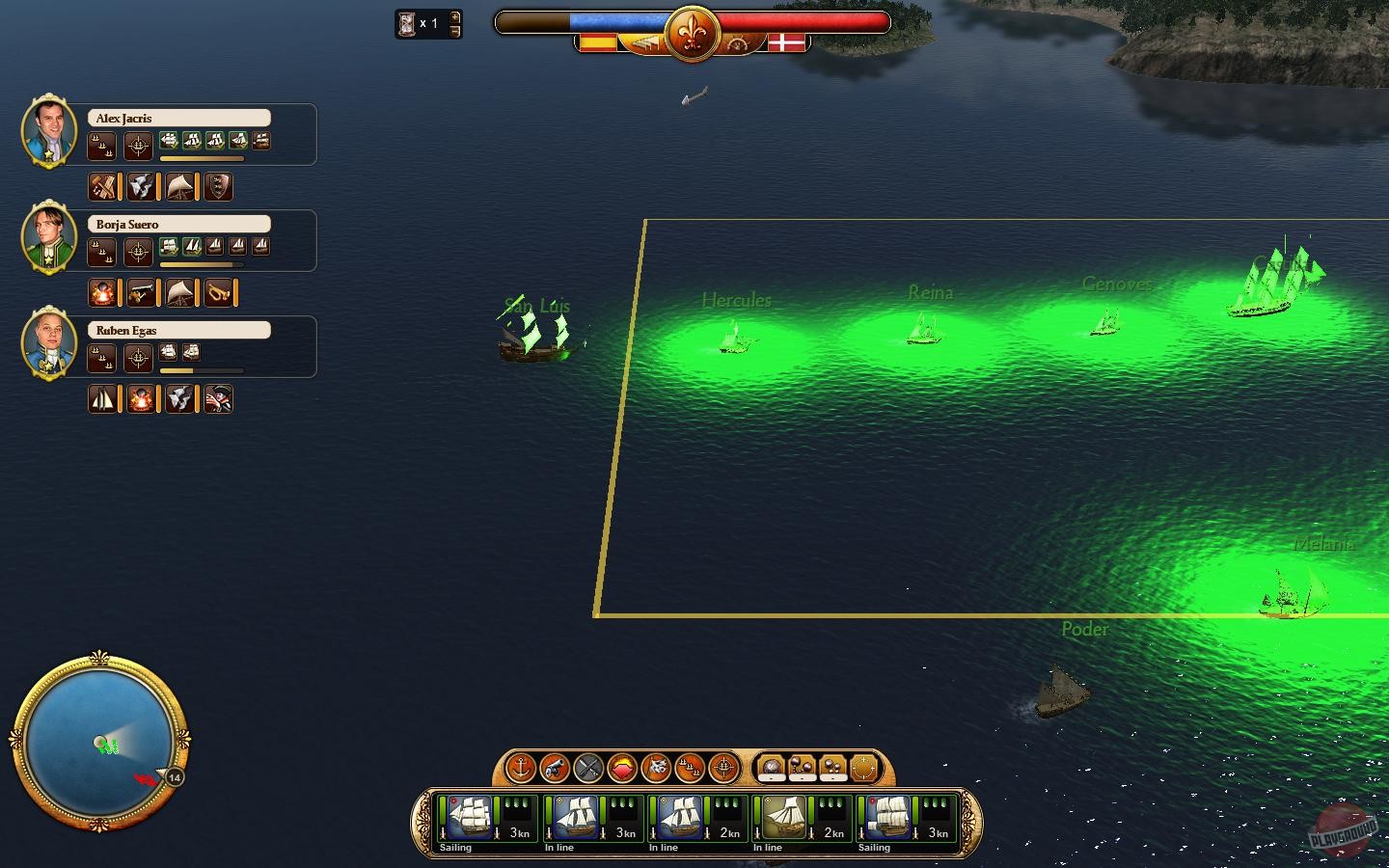Activate Borja Suero's trumpet rally skill icon
Screen dimensions: 1389x868
coord(218,292)
